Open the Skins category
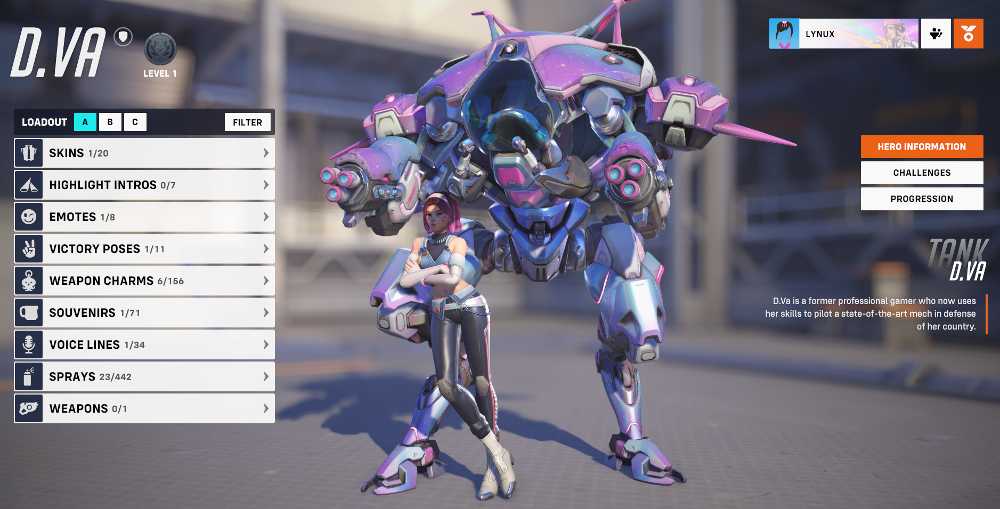The width and height of the screenshot is (1000, 509). coord(144,153)
